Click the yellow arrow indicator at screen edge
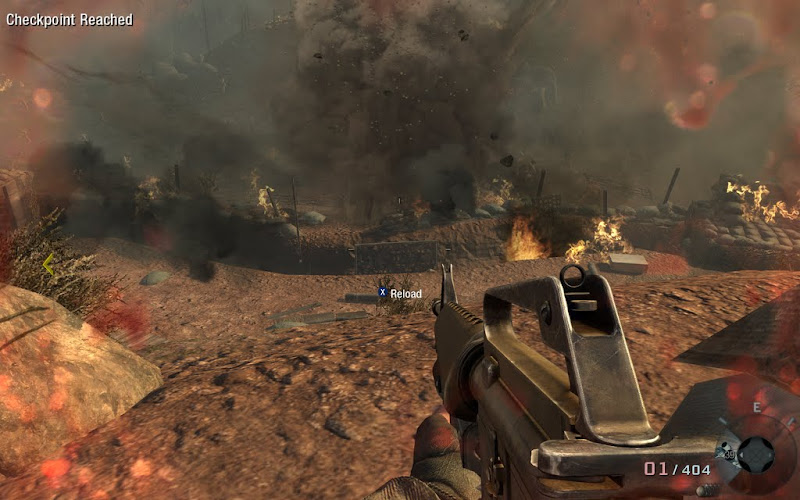Screen dimensions: 800x500 pos(47,265)
